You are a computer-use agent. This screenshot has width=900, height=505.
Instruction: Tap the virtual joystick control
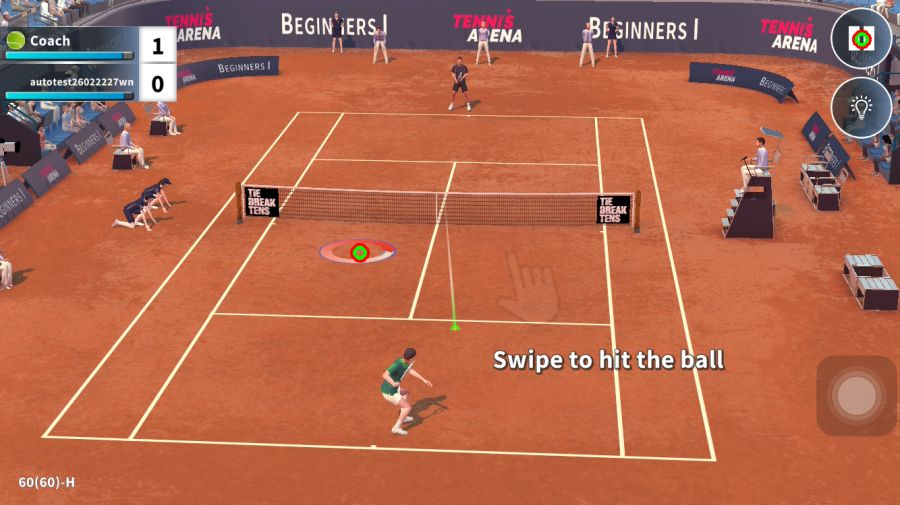(x=856, y=396)
